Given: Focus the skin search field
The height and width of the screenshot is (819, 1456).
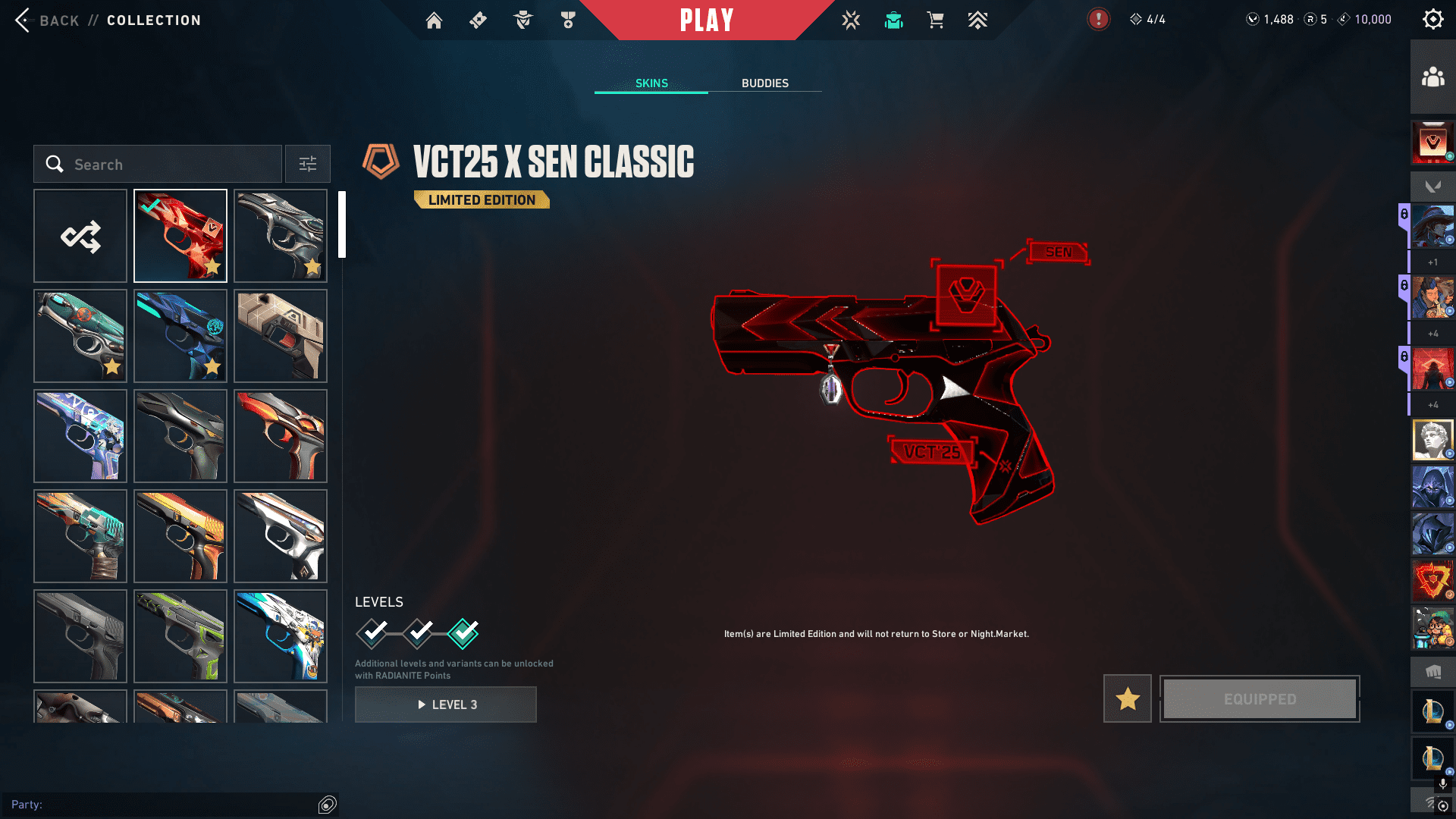Looking at the screenshot, I should pyautogui.click(x=167, y=165).
